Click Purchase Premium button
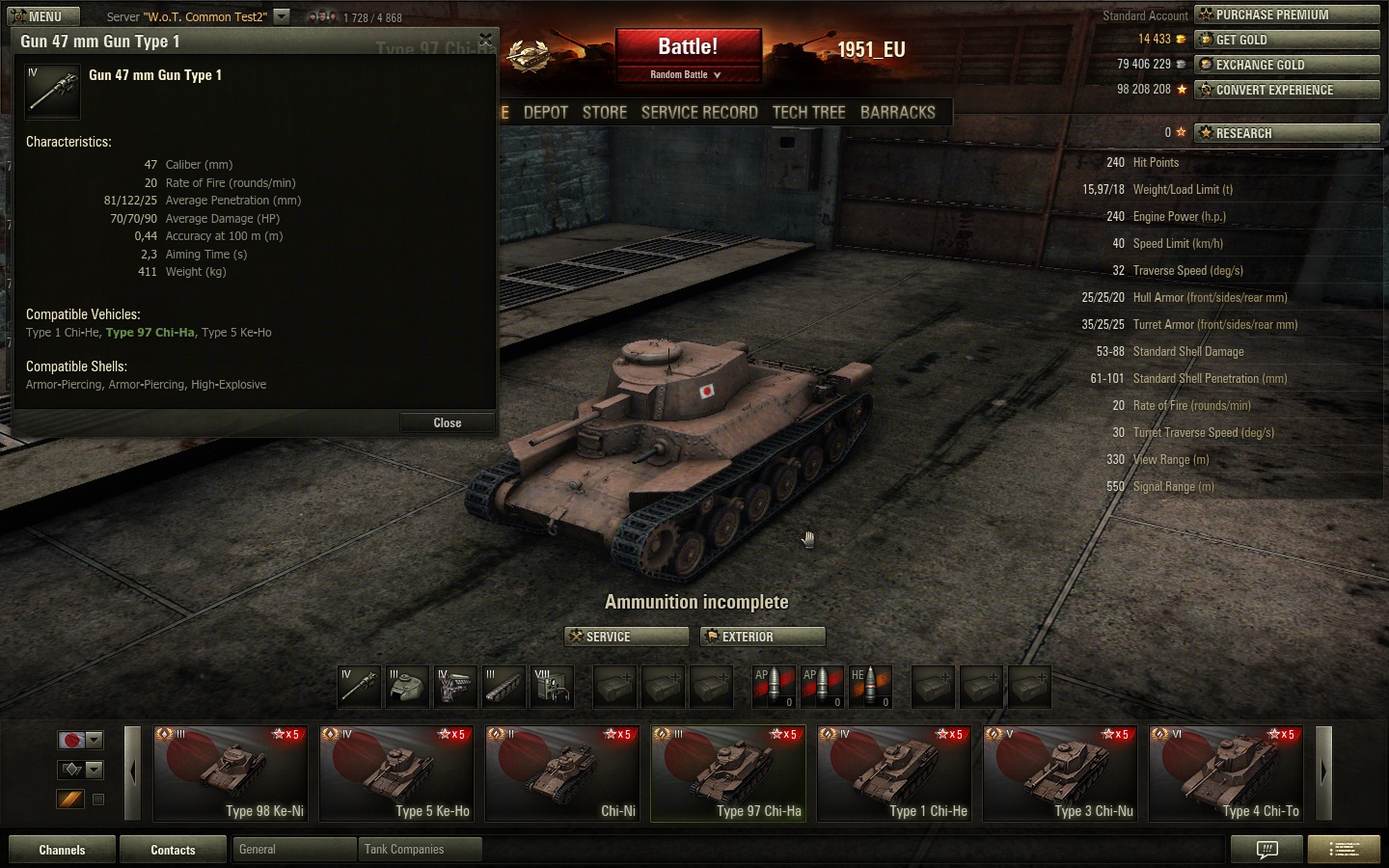 click(x=1287, y=14)
